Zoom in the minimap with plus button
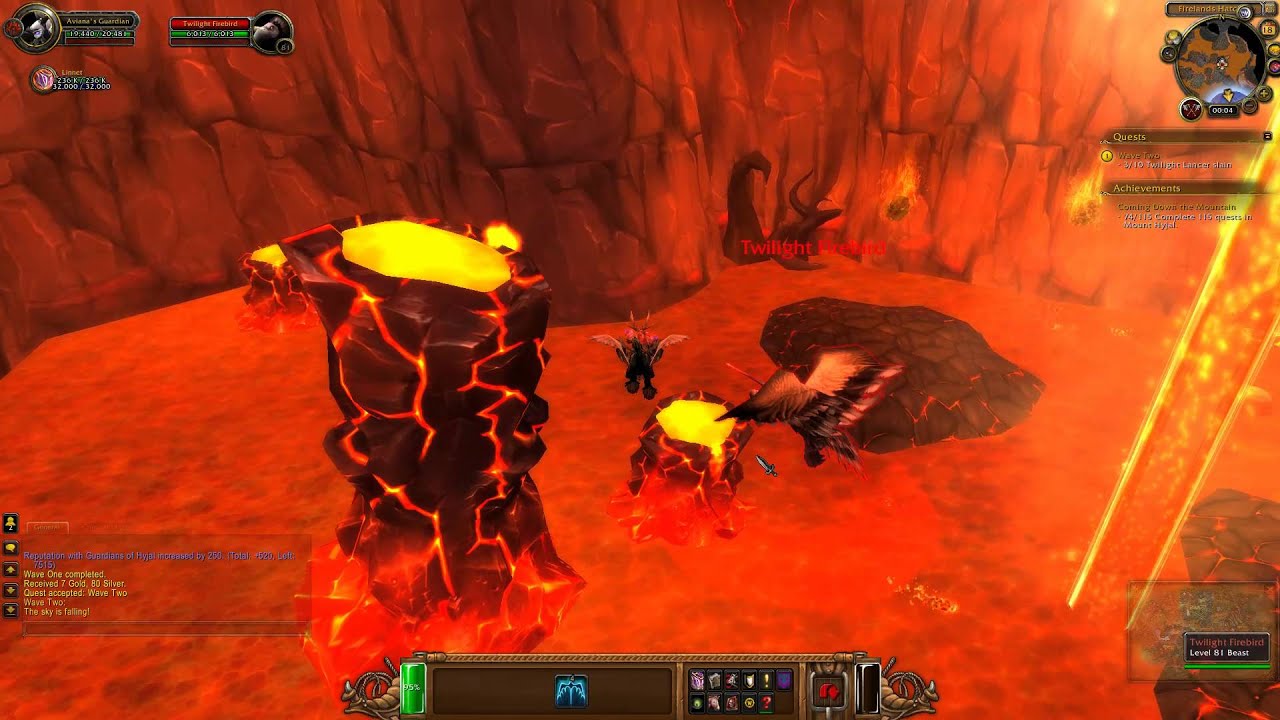 click(x=1265, y=93)
